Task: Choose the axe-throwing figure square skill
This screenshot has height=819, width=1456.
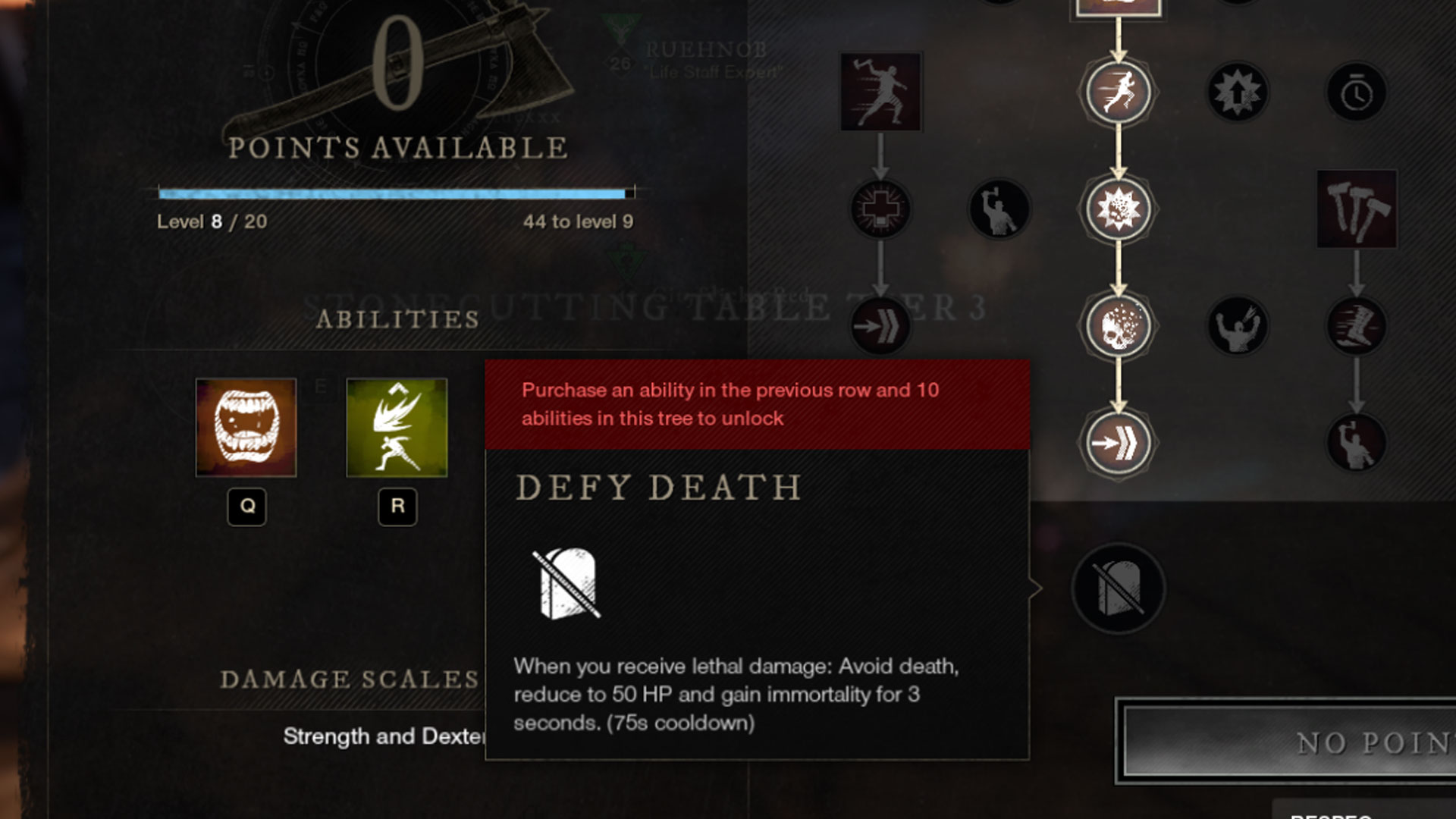Action: tap(880, 92)
